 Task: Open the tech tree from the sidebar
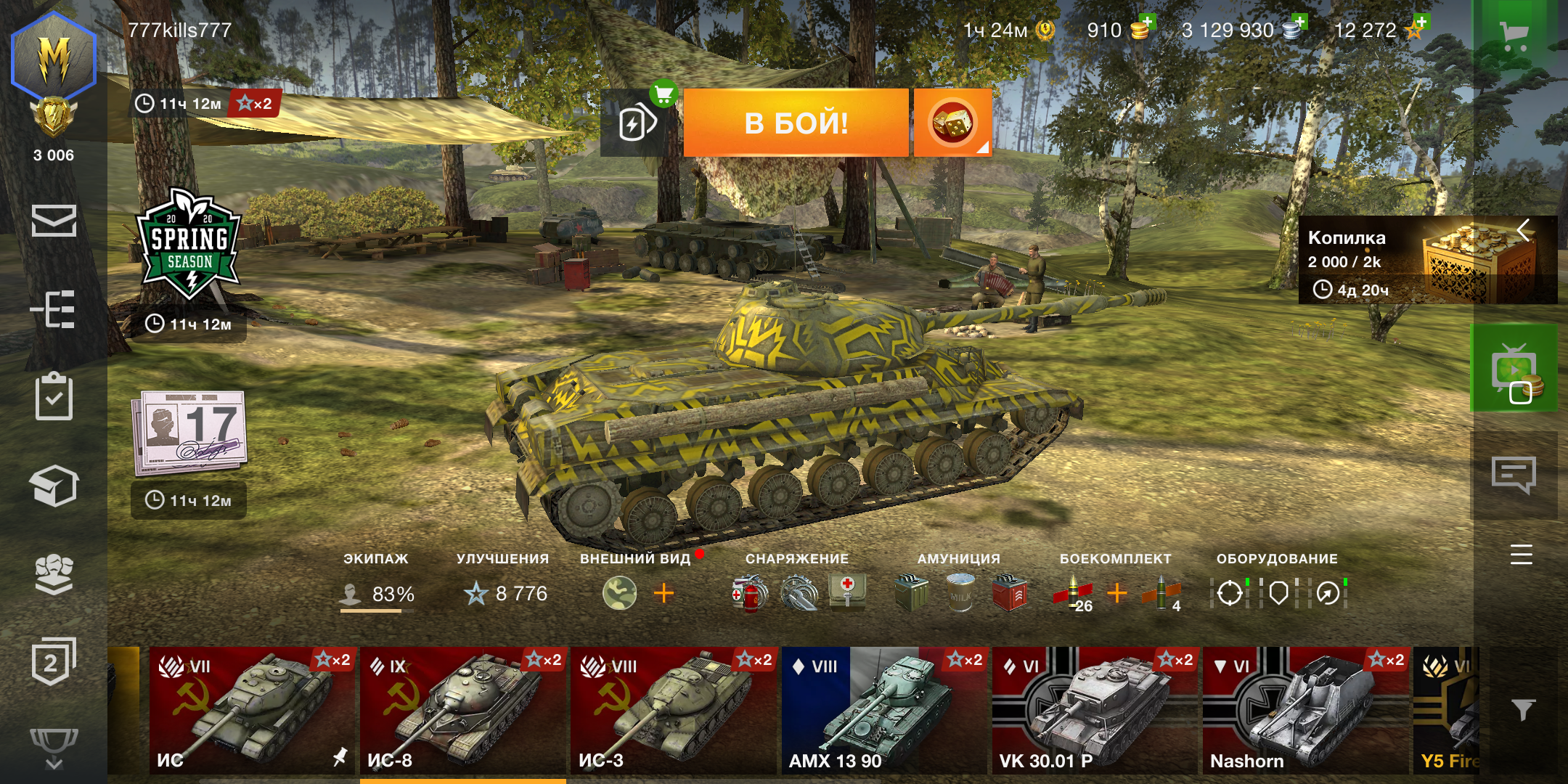(54, 309)
